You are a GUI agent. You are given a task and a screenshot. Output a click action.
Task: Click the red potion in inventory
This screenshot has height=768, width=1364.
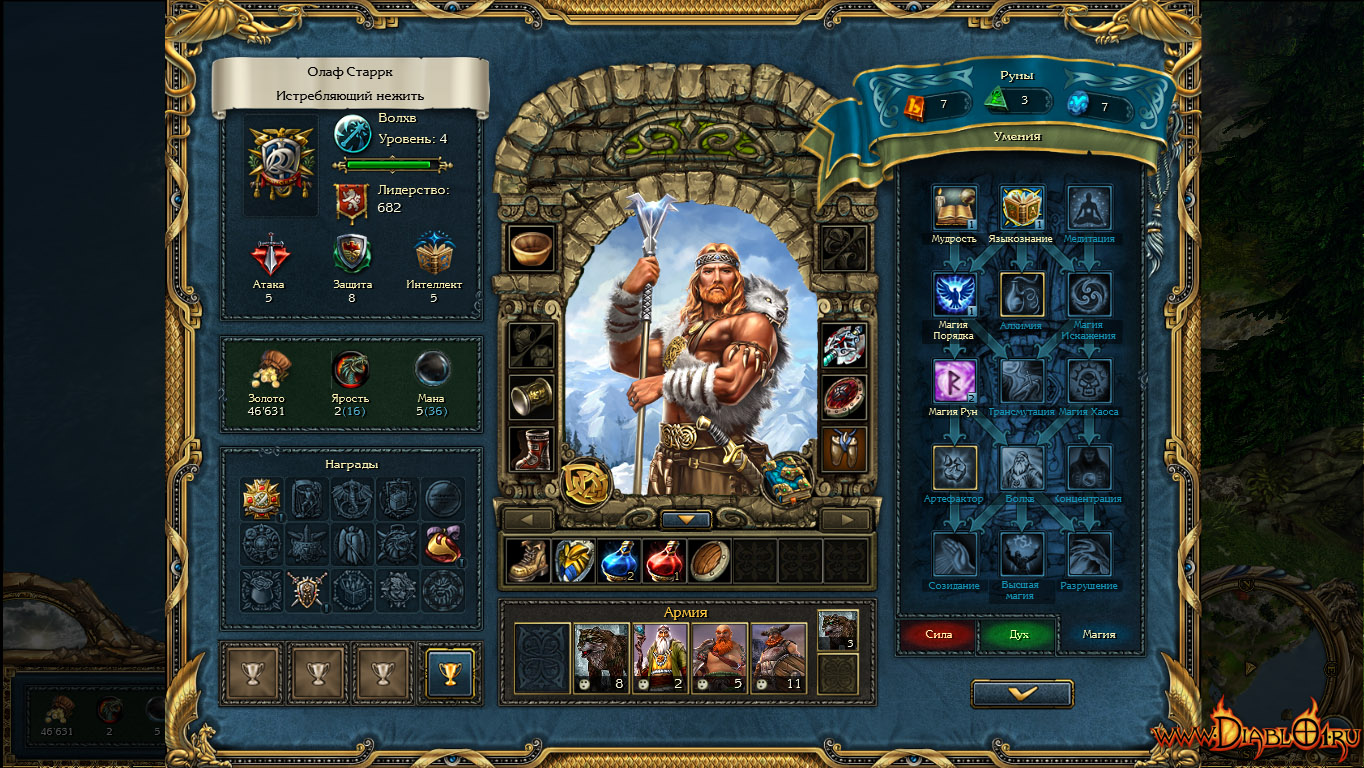[x=664, y=560]
